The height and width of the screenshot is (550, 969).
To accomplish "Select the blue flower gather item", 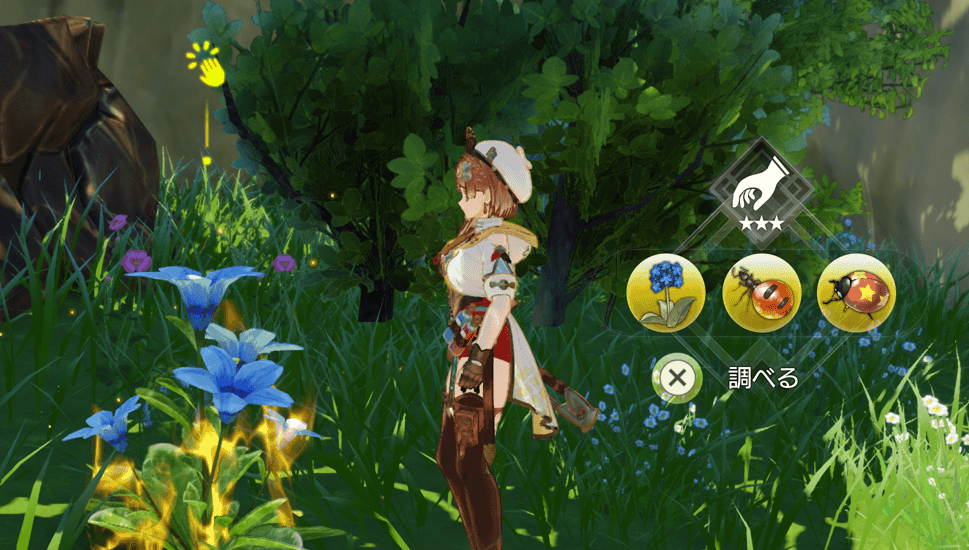I will pos(666,292).
